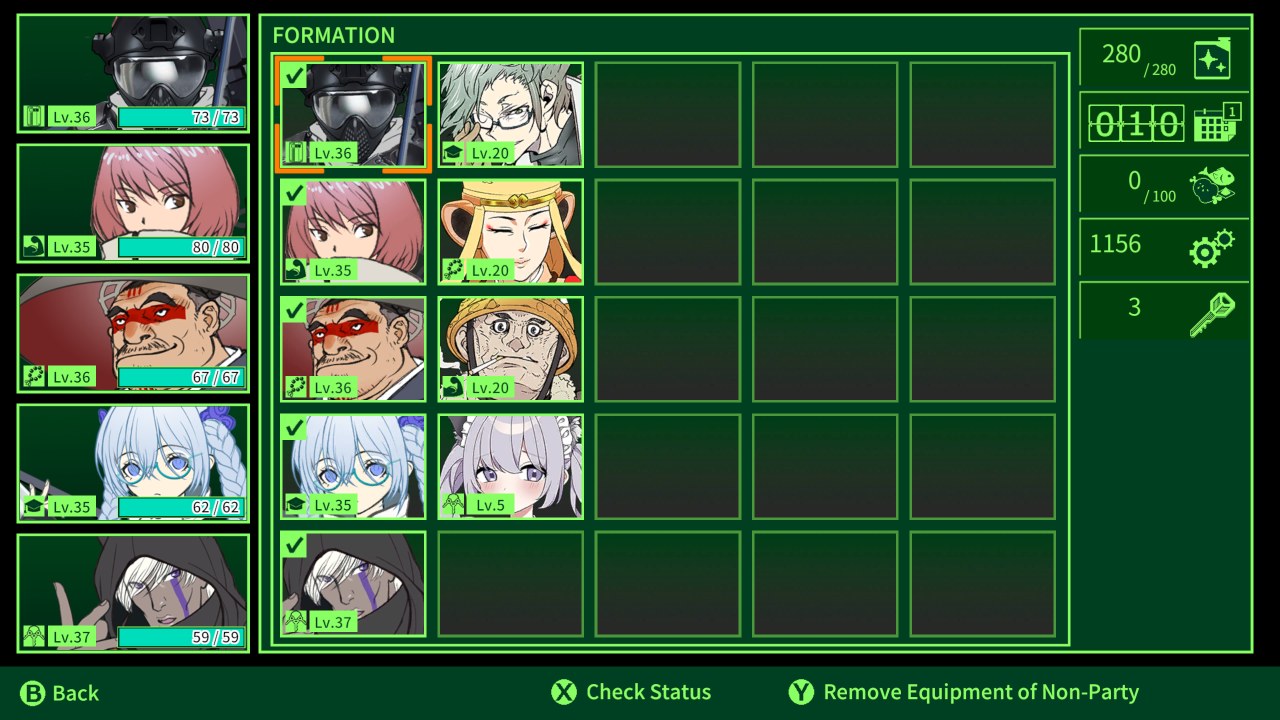The image size is (1280, 720).
Task: Select the golden-crowned Lv.20 priestess in formation
Action: [x=509, y=231]
